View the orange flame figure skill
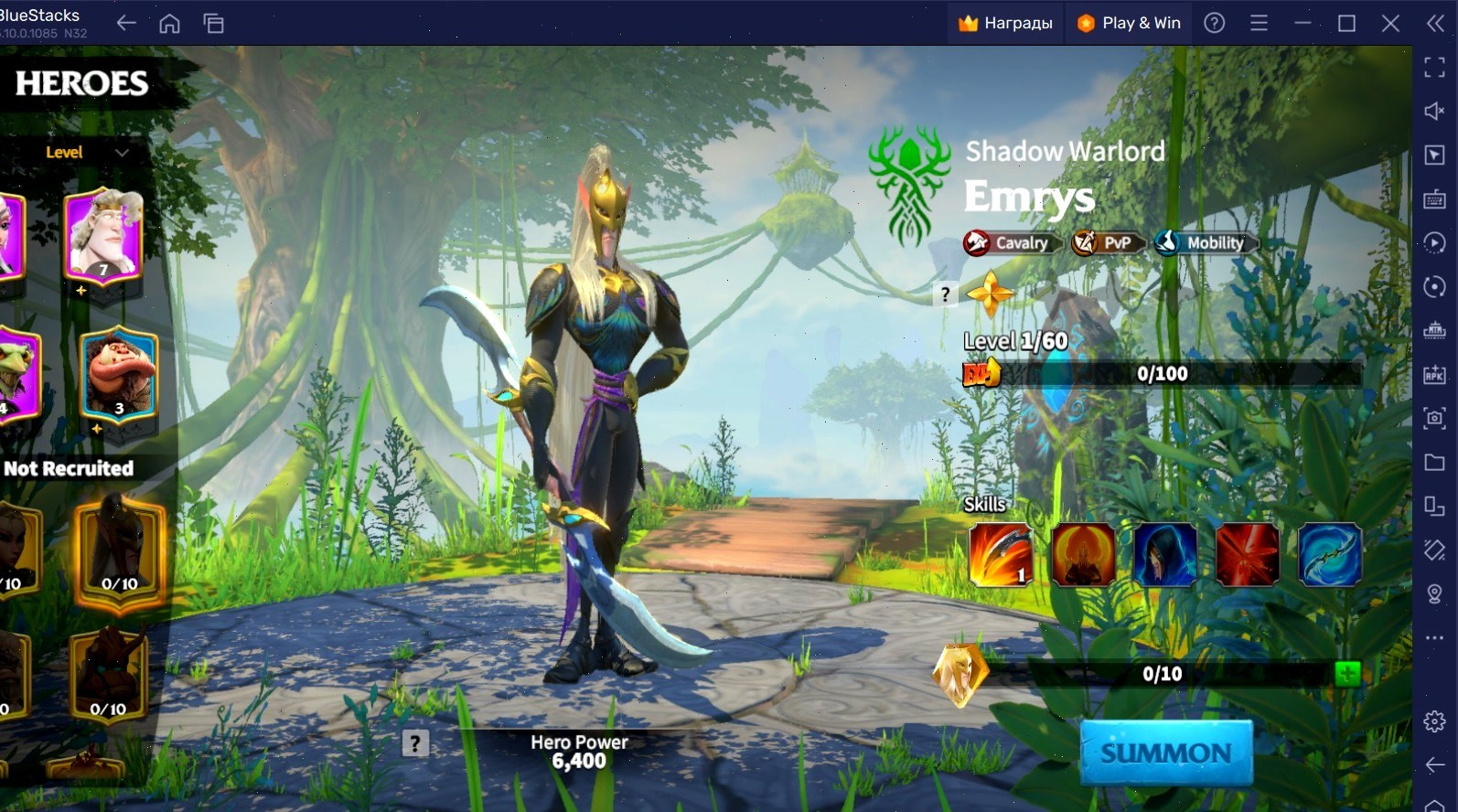This screenshot has height=812, width=1458. pyautogui.click(x=1083, y=554)
